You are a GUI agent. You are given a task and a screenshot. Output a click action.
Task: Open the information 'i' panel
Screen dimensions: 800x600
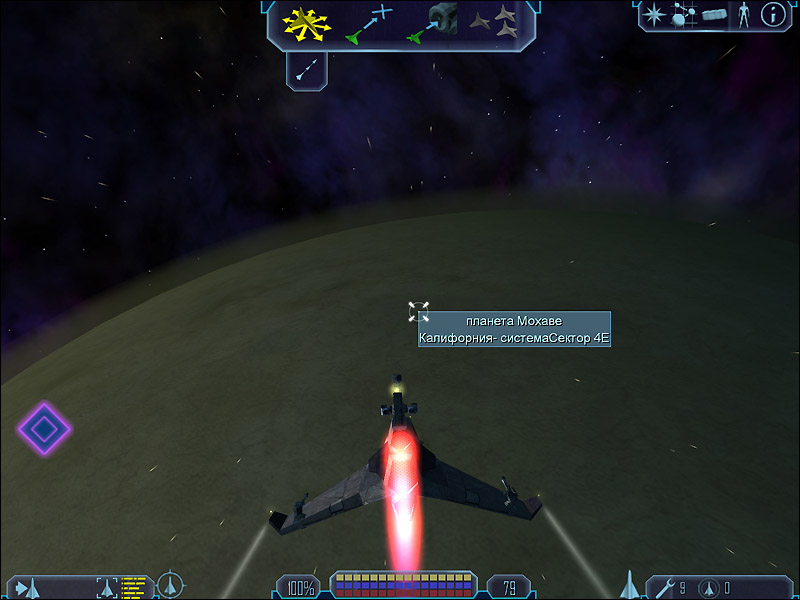[773, 14]
